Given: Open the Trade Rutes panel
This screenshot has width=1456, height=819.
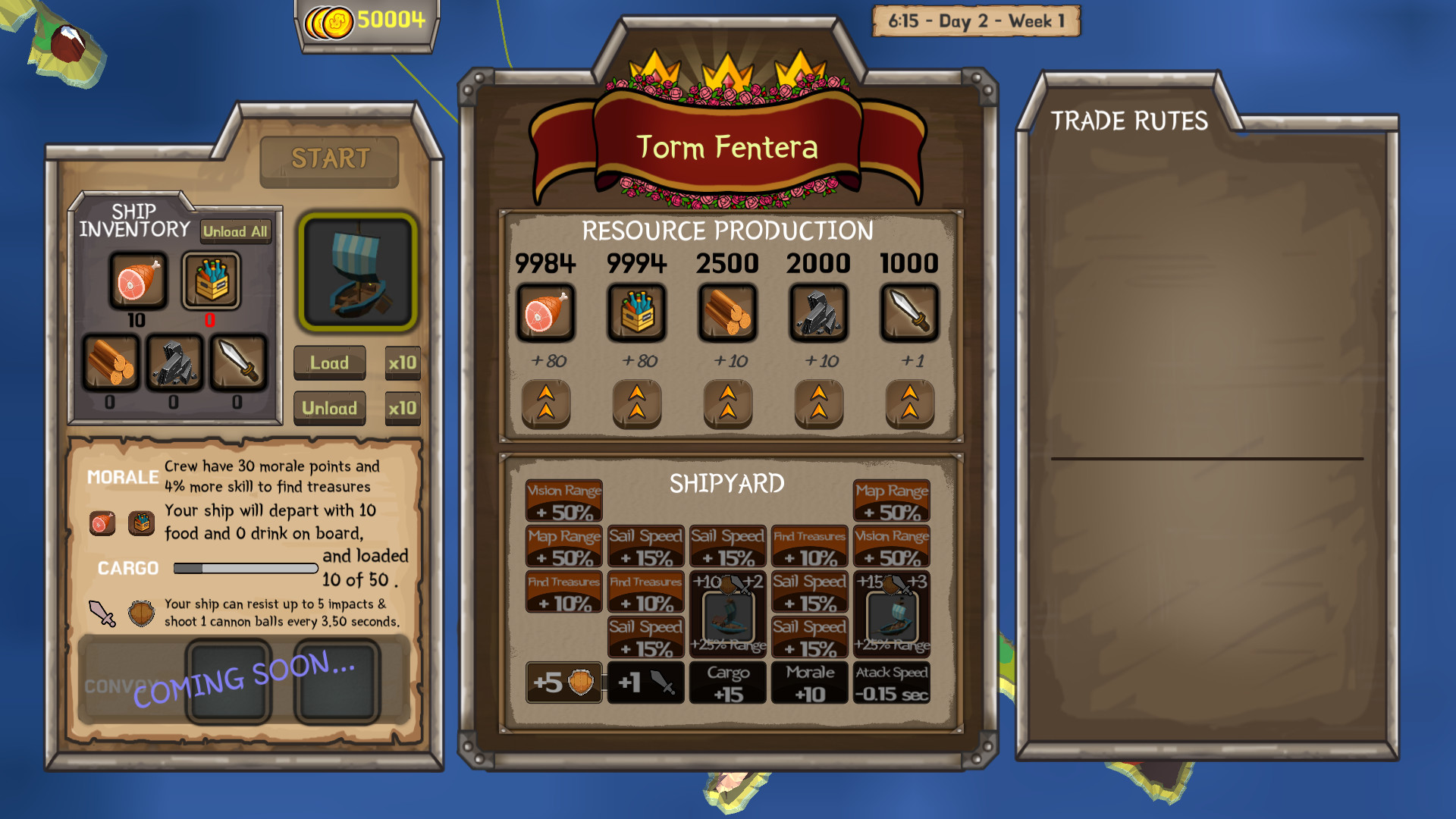Looking at the screenshot, I should [x=1128, y=121].
